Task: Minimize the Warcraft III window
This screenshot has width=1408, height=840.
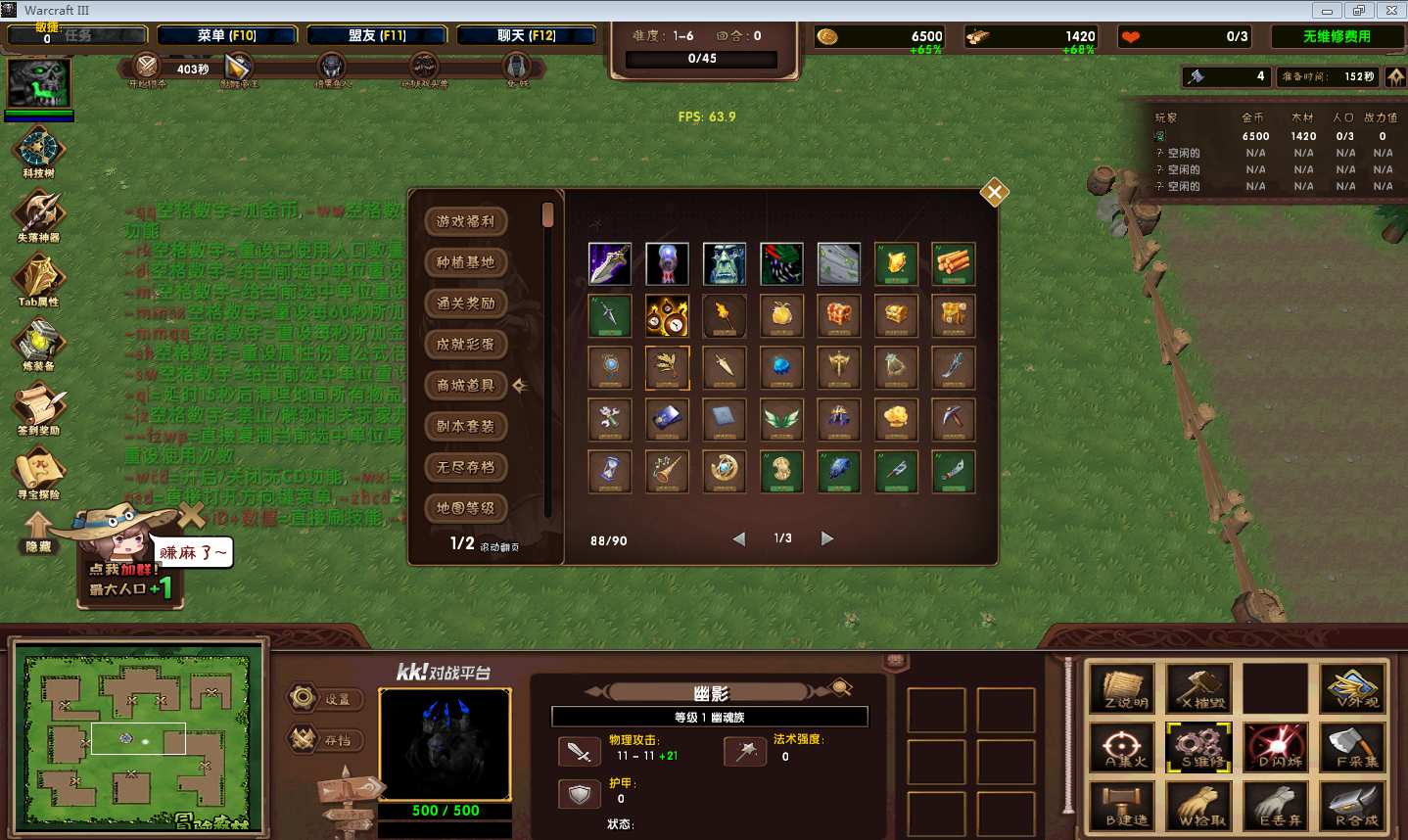Action: [1327, 11]
